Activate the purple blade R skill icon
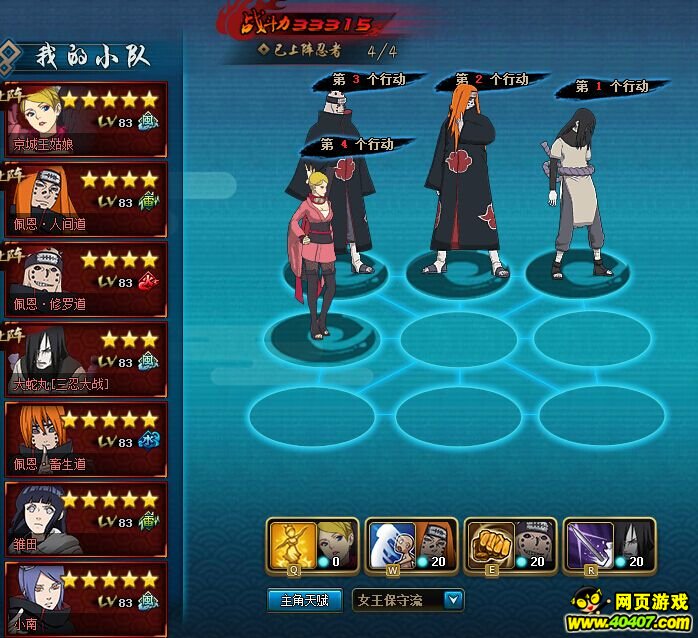Viewport: 698px width, 638px height. pyautogui.click(x=587, y=545)
